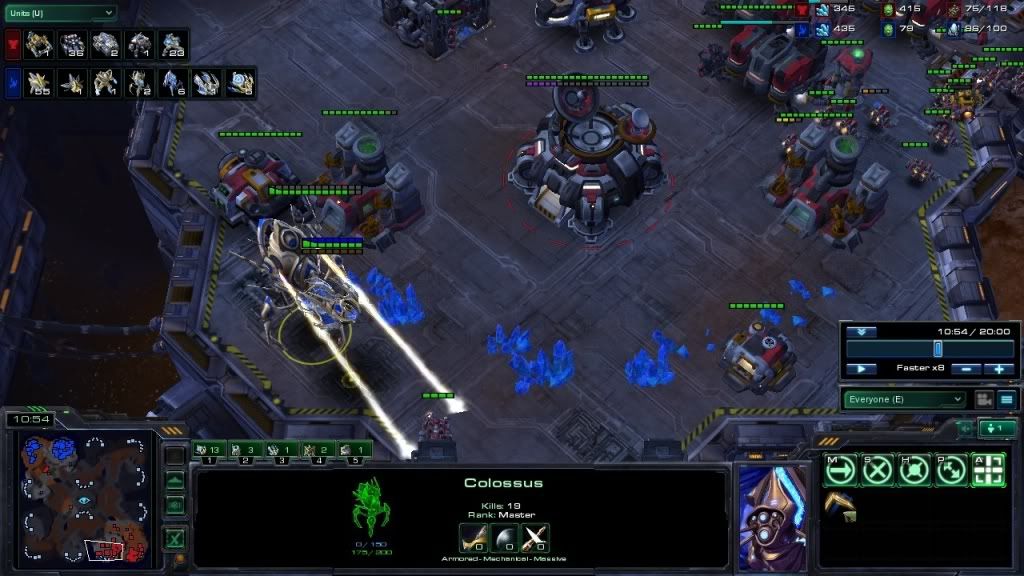Screen dimensions: 1024x576
Task: Open the Units (U) stats dropdown
Action: 60,13
